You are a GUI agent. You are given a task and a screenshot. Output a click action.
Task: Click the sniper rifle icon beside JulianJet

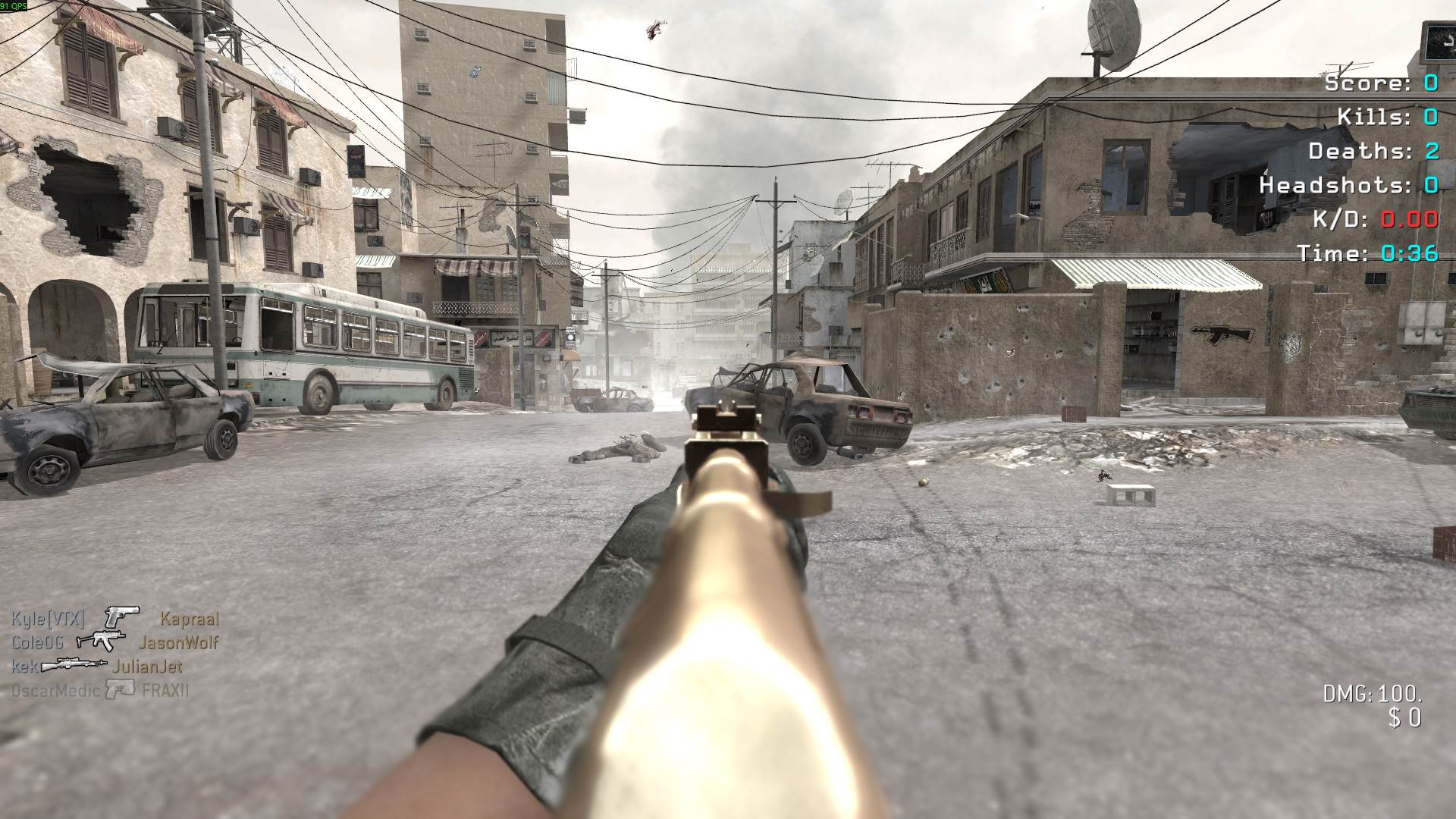tap(74, 665)
